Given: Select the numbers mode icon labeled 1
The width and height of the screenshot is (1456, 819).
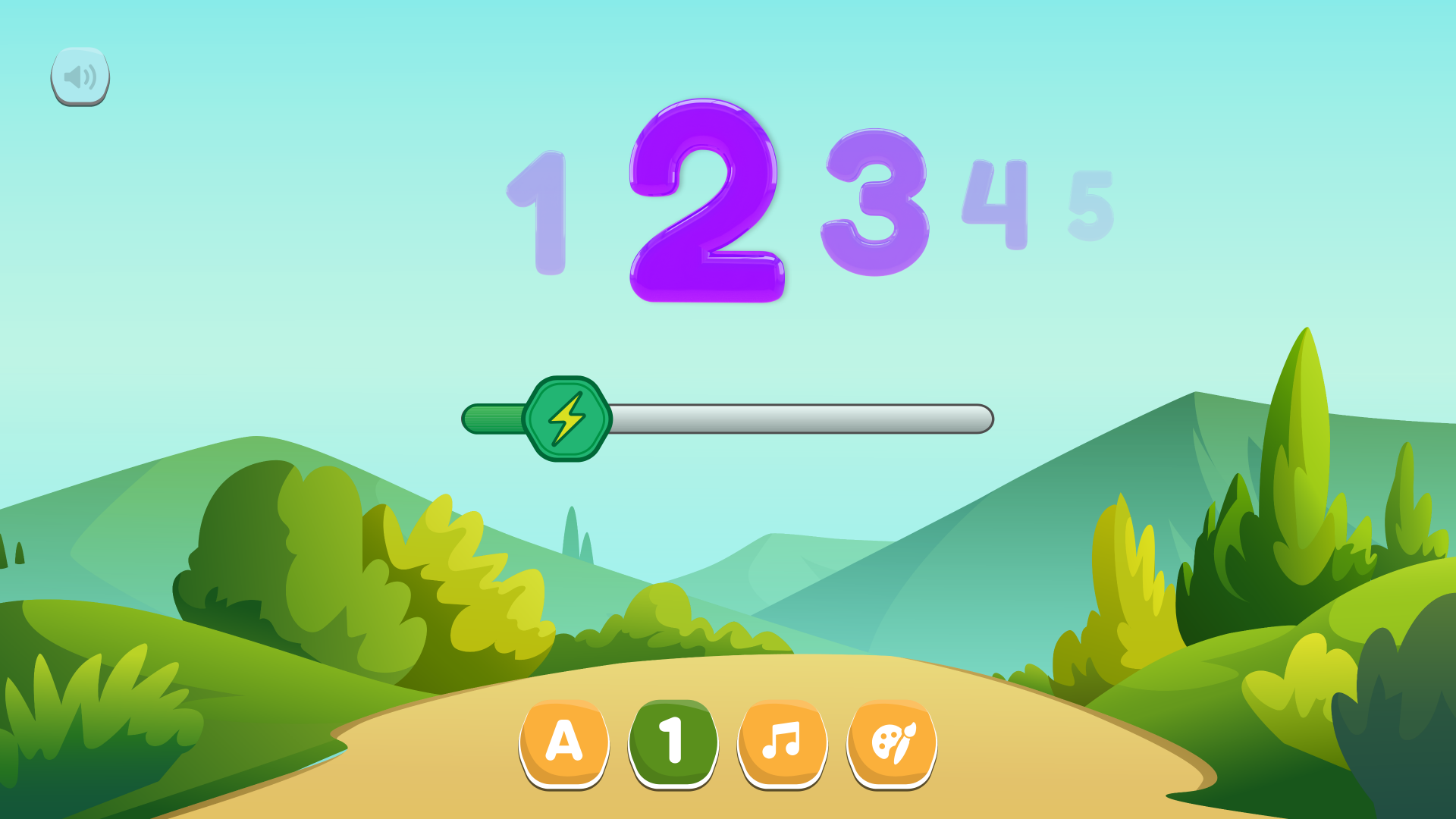Looking at the screenshot, I should tap(673, 739).
